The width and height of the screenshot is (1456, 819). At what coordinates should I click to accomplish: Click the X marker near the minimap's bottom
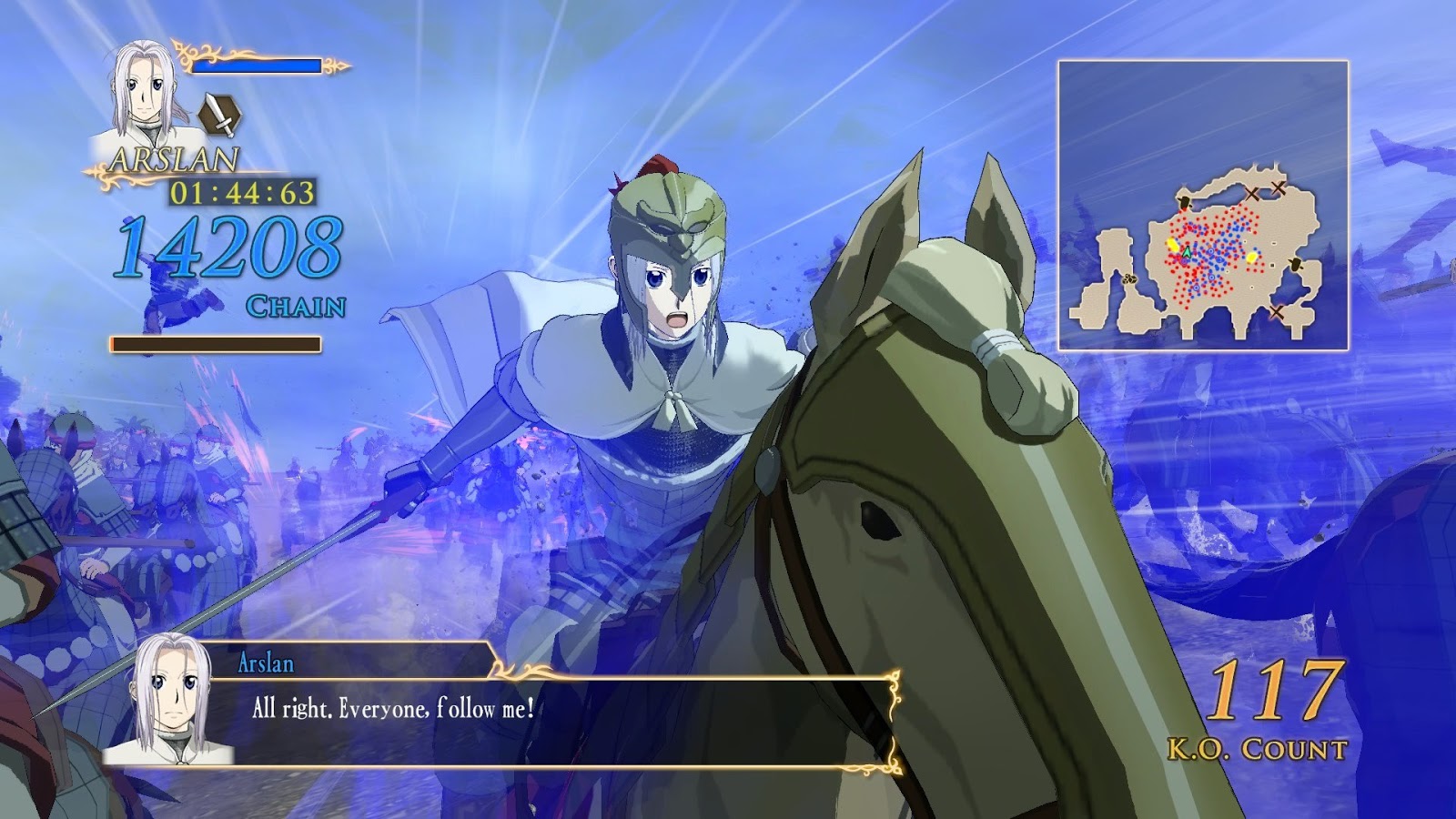click(1276, 311)
